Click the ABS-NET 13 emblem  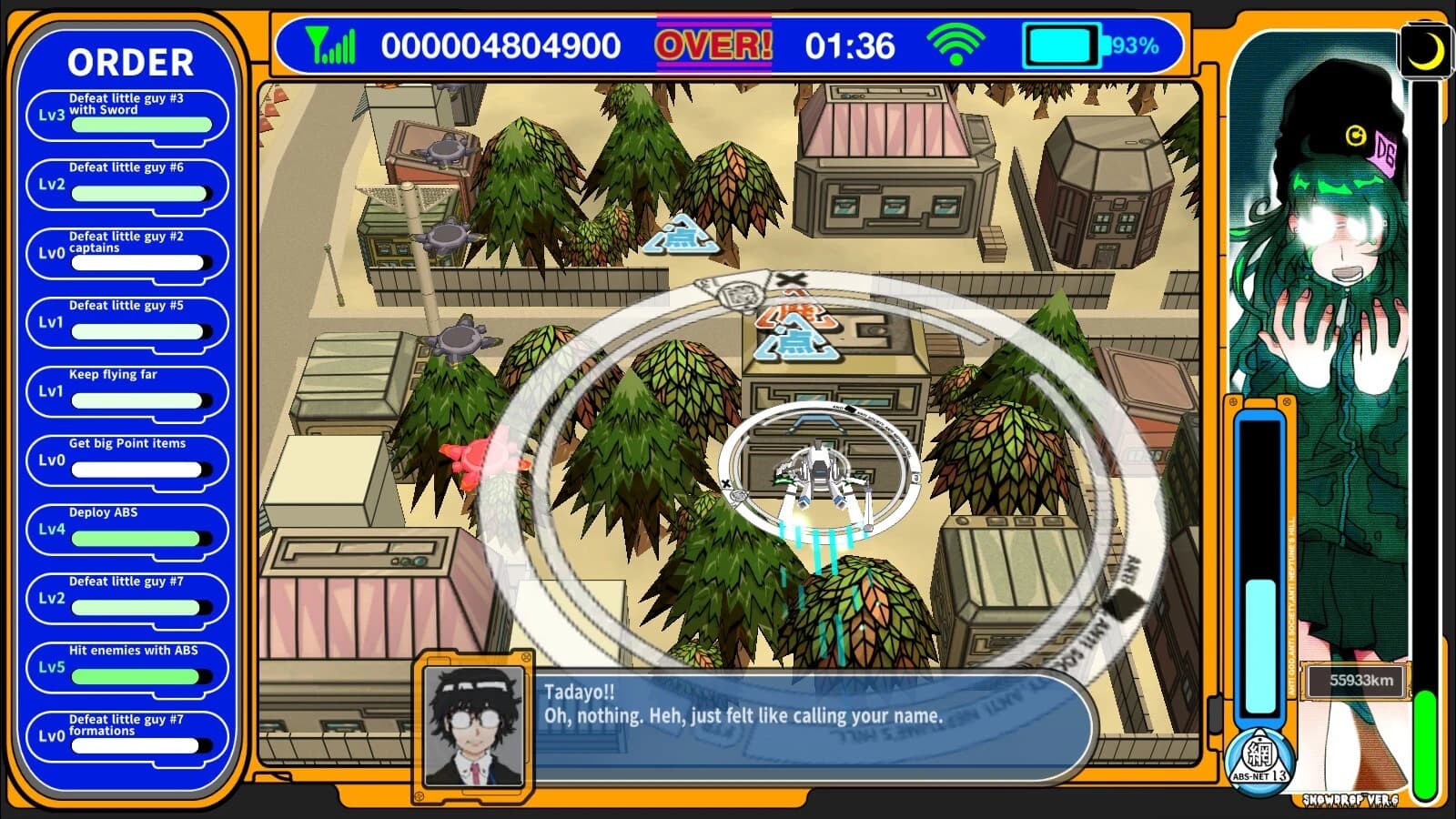(1259, 757)
